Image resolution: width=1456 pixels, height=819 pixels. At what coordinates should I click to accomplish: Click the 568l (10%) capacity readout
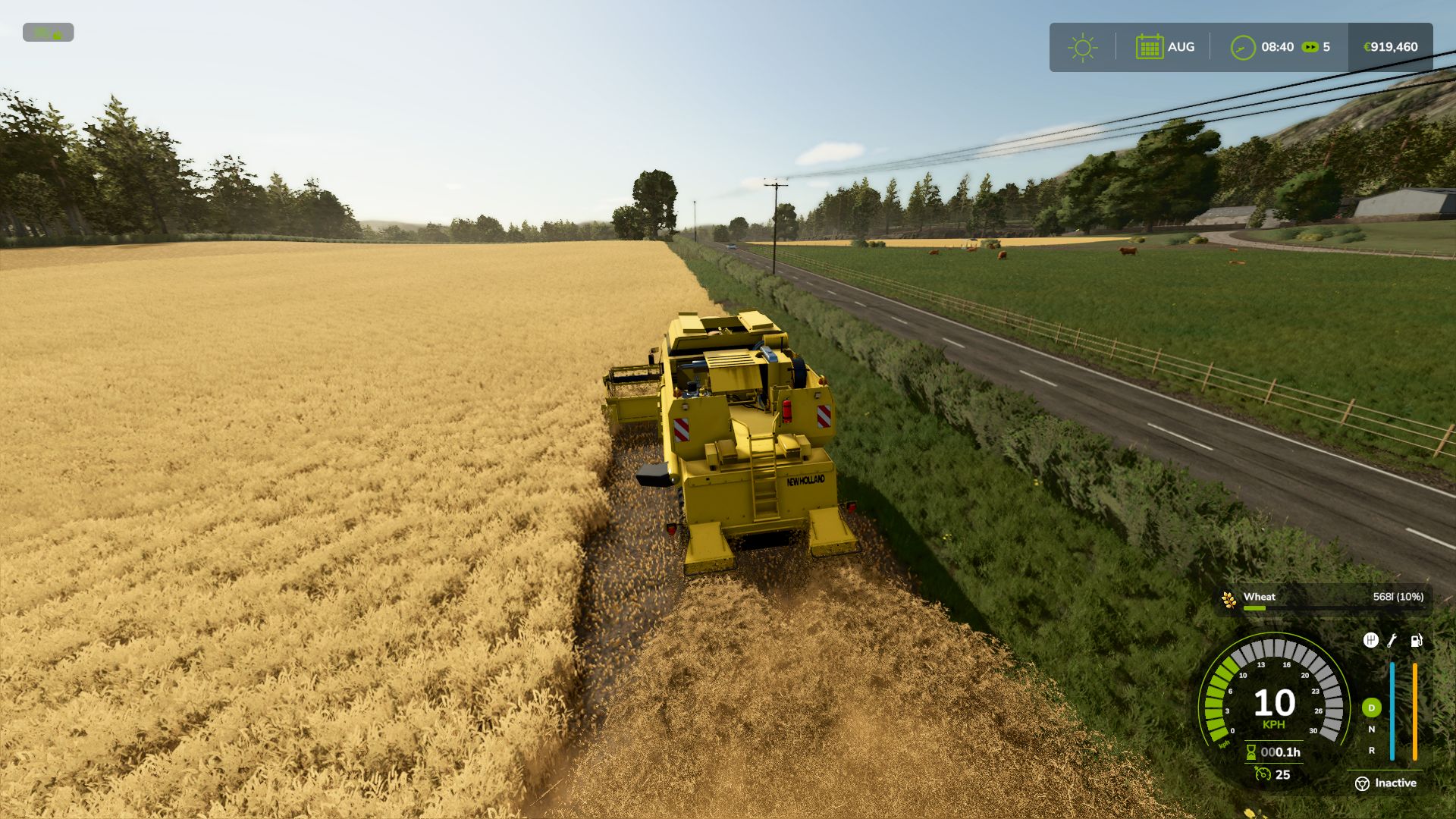pyautogui.click(x=1398, y=597)
